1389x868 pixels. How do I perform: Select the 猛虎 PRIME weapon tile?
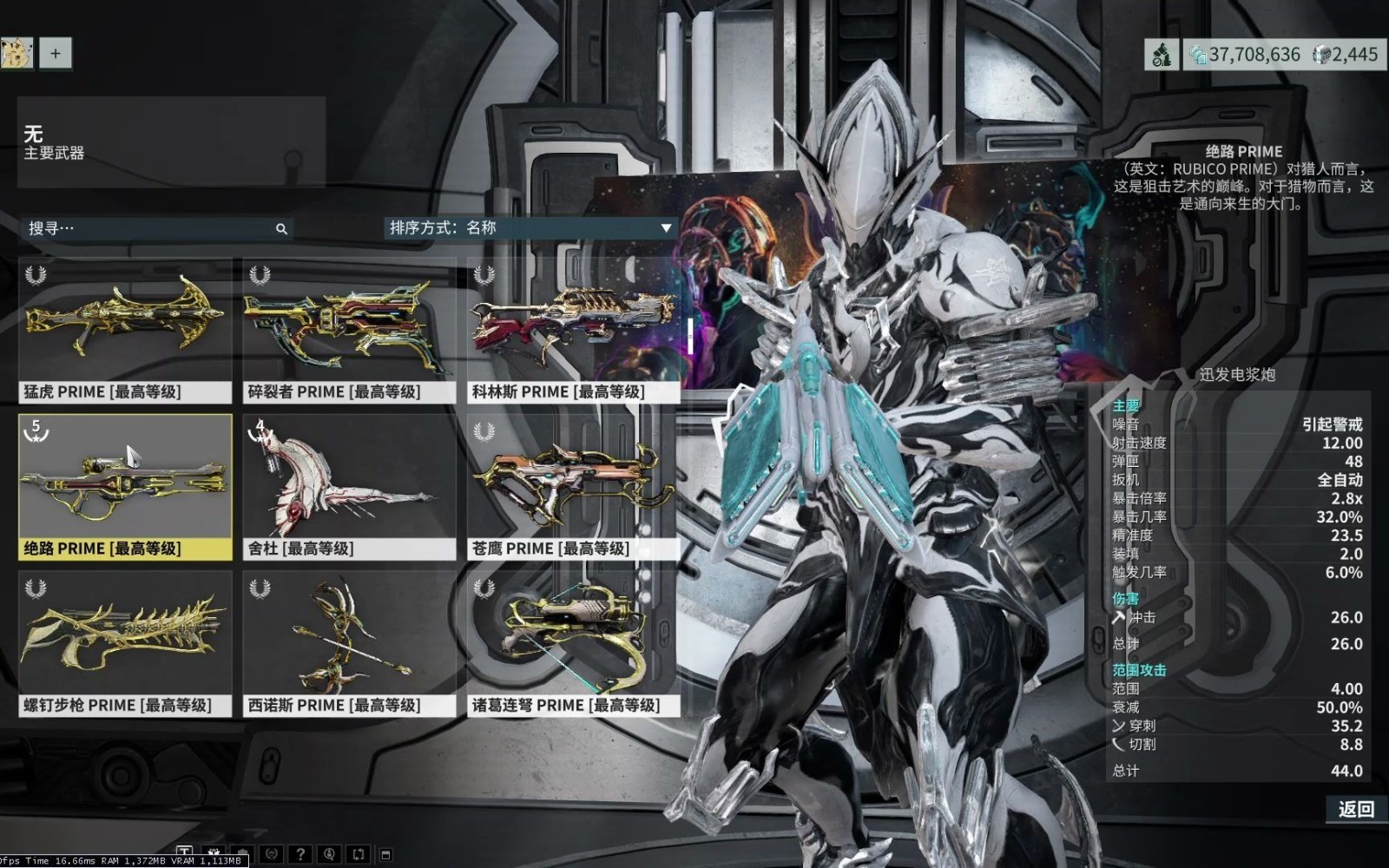pos(125,331)
